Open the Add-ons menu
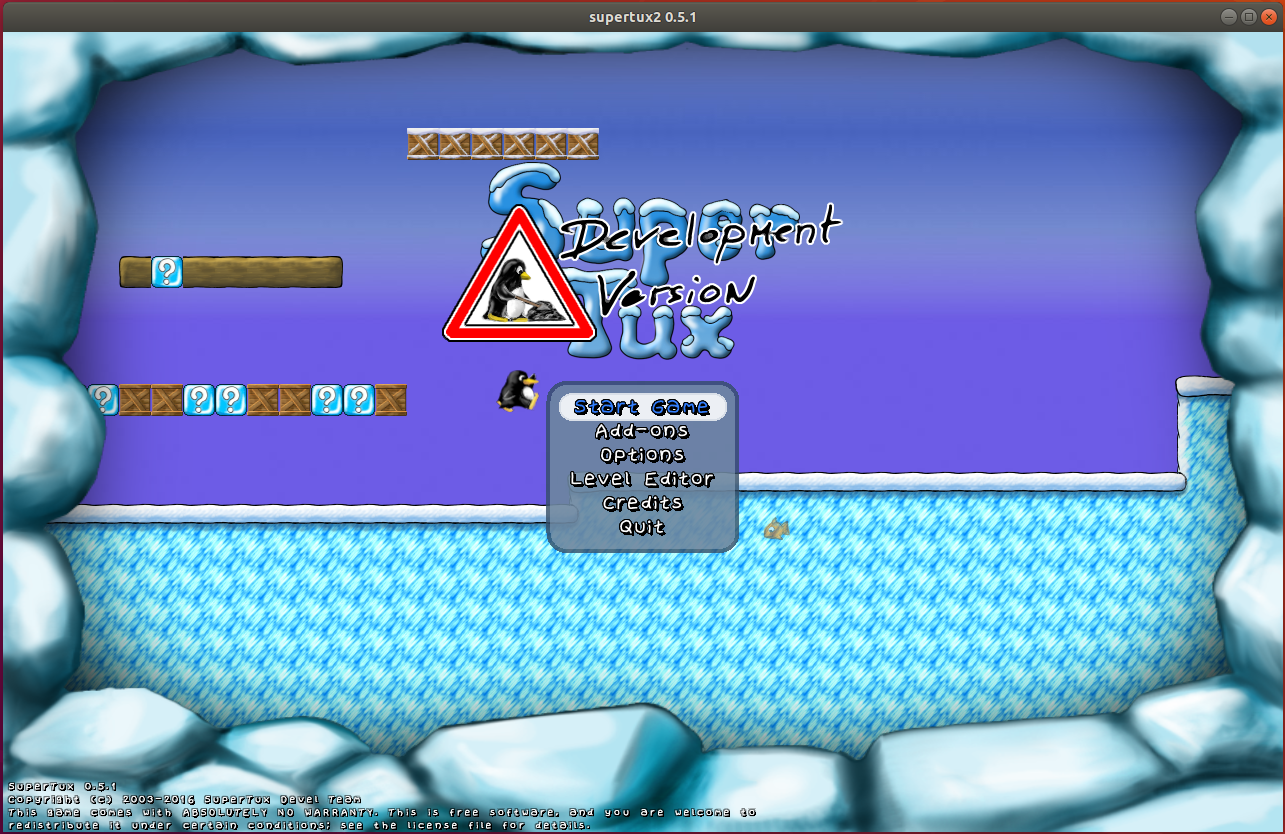The image size is (1285, 834). click(x=642, y=431)
